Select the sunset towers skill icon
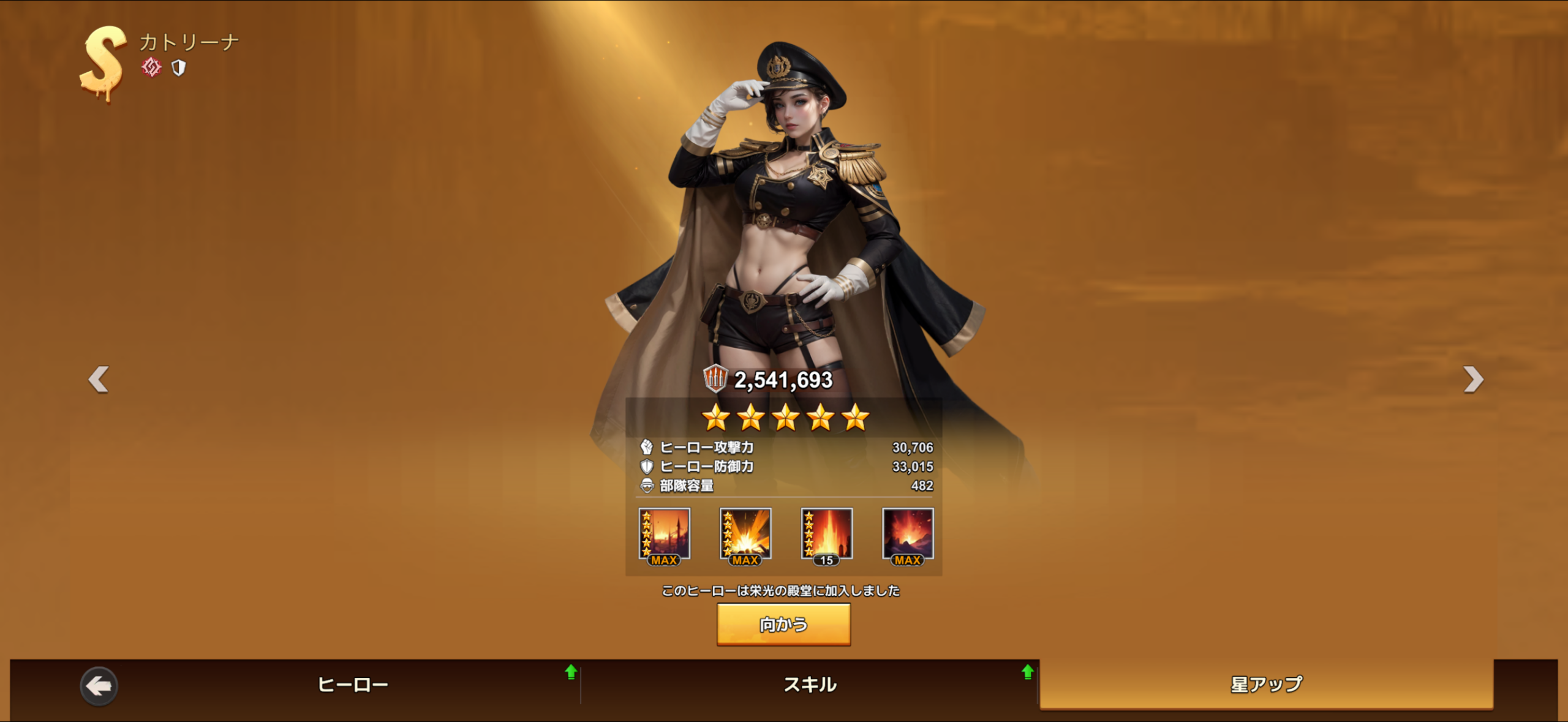 (x=665, y=535)
